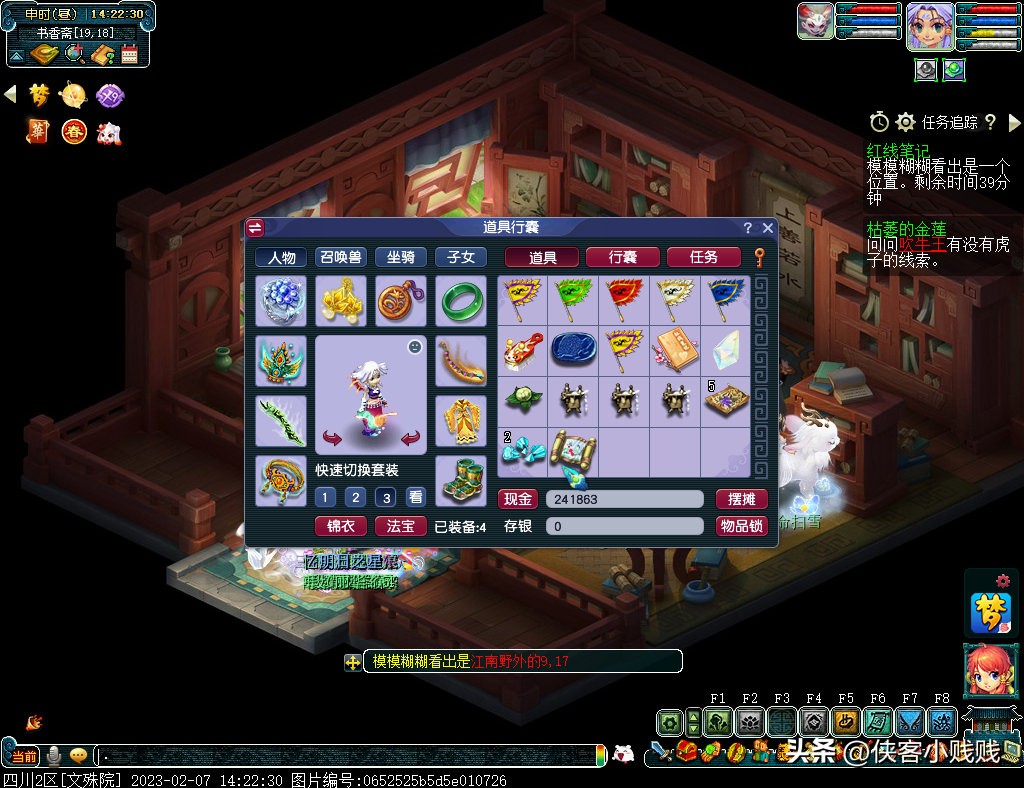Select the 子女 tab

tap(460, 257)
